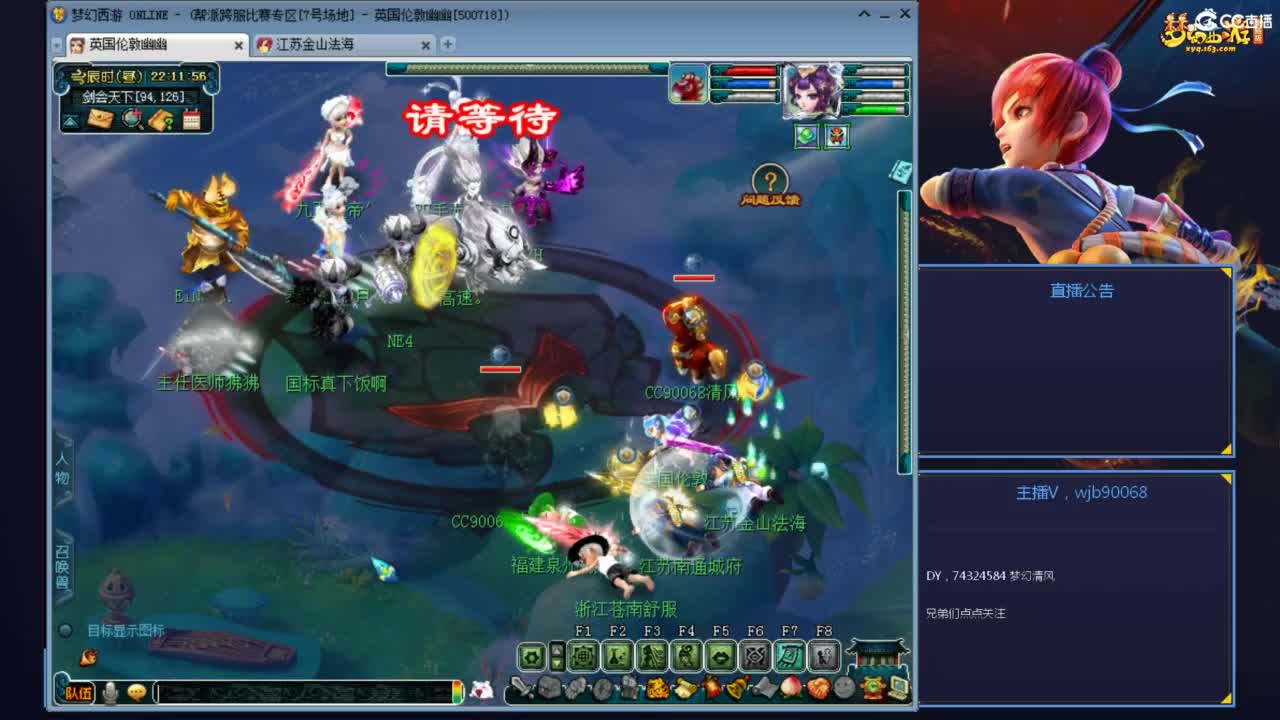This screenshot has height=720, width=1280.
Task: Expand the action bar via the up-down arrows
Action: (557, 655)
